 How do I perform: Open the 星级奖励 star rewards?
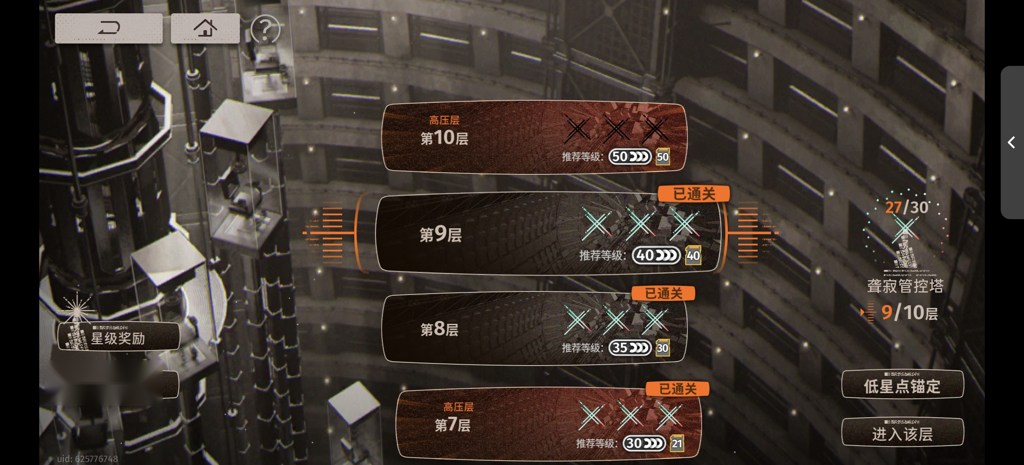click(118, 337)
